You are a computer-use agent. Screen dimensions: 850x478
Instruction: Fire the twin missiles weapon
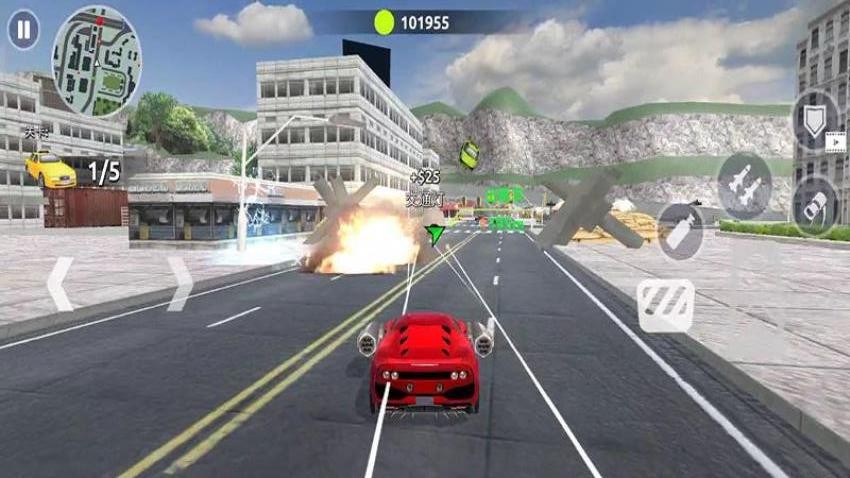(744, 184)
